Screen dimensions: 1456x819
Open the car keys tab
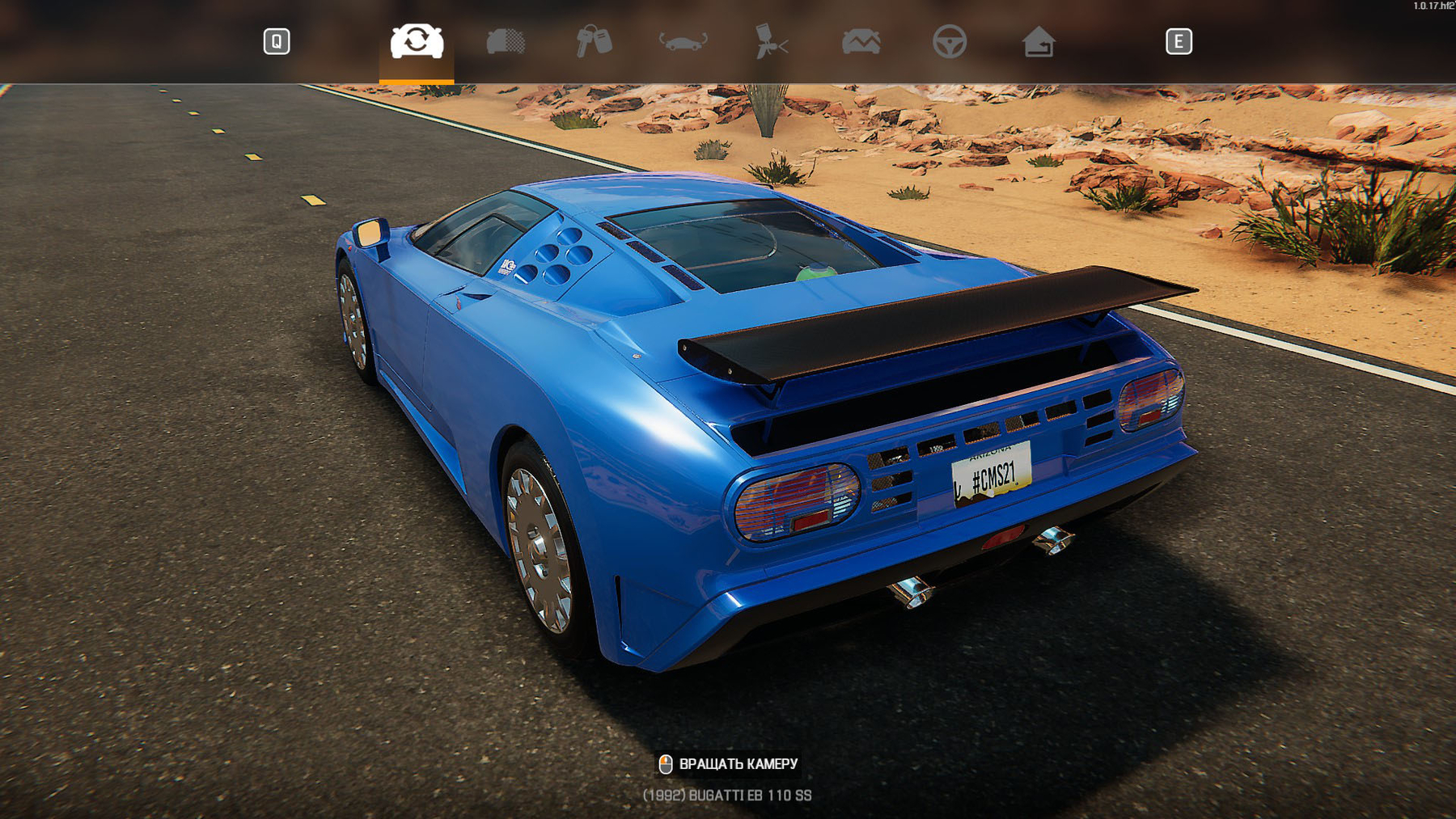(594, 41)
